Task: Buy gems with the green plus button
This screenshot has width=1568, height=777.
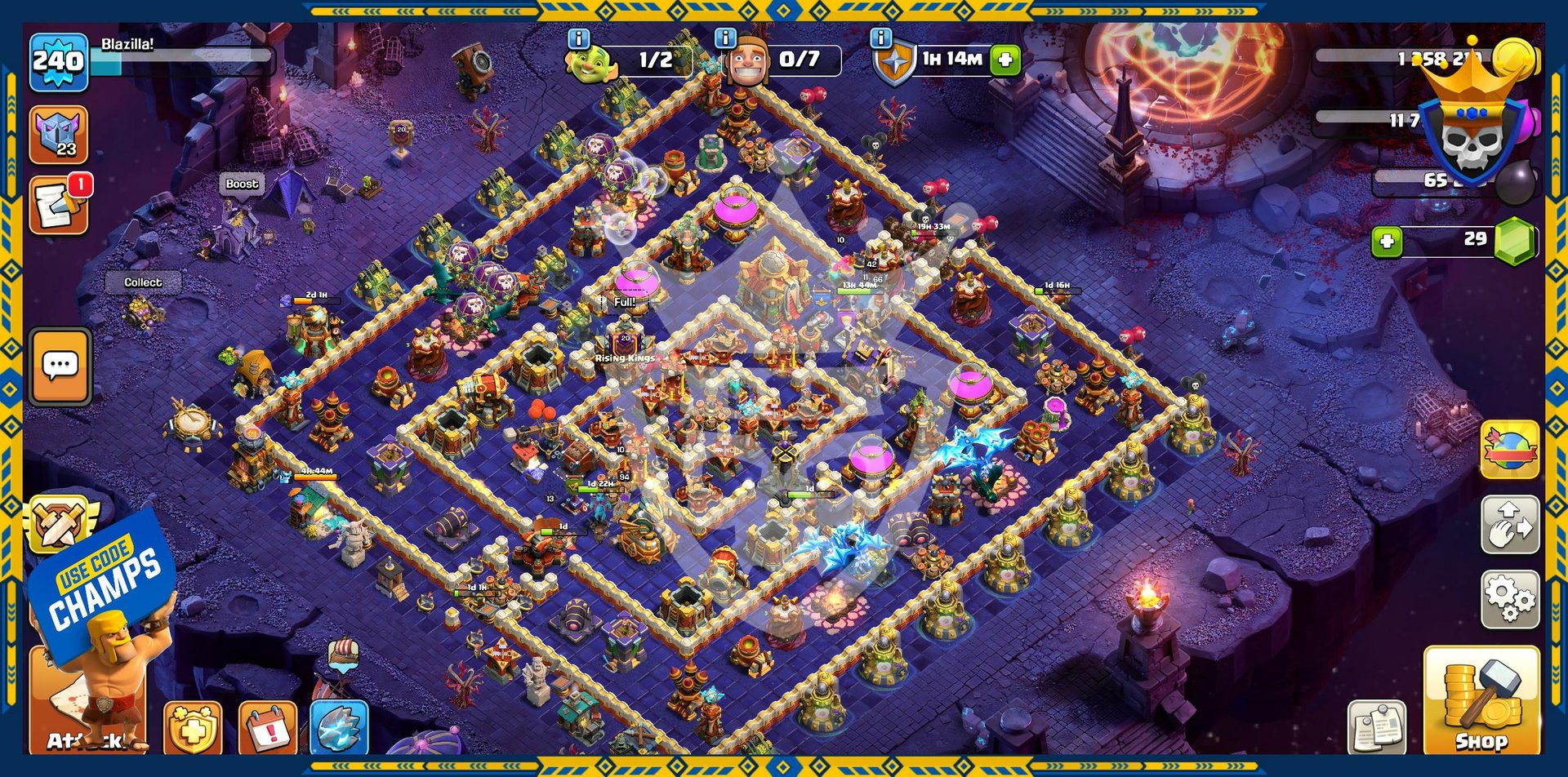Action: pyautogui.click(x=1387, y=241)
